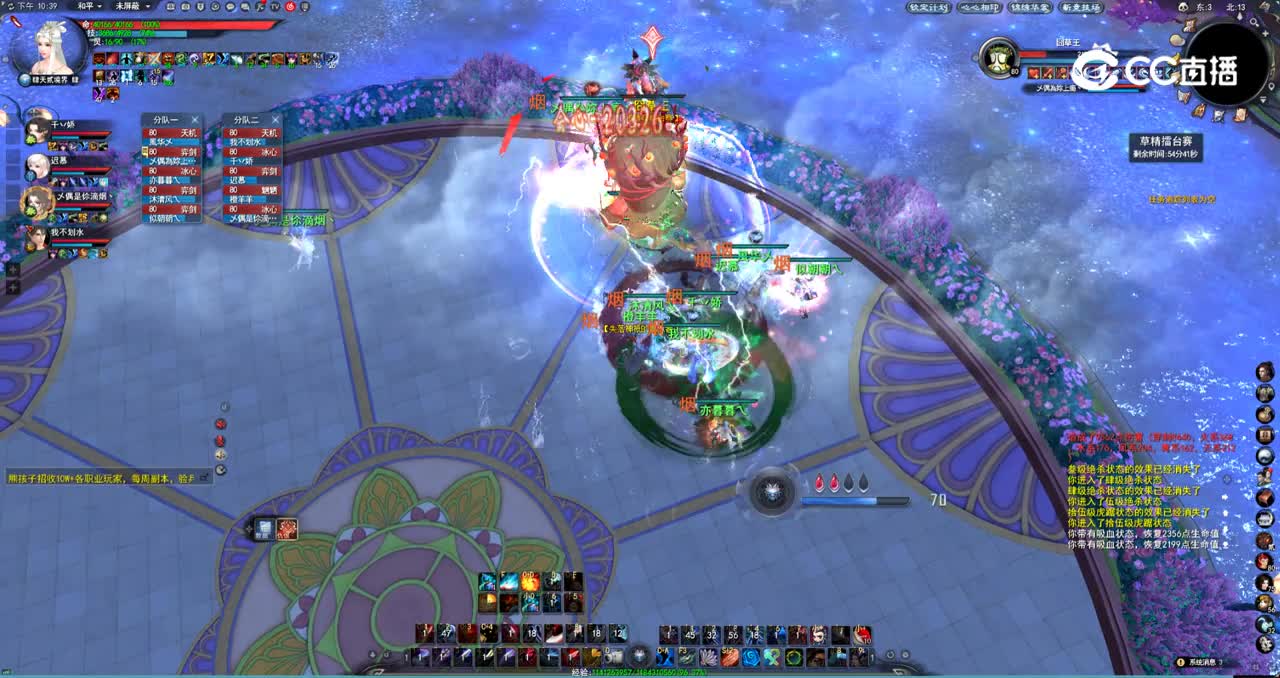Open the 斩妻技场 button at top
The image size is (1280, 678).
1081,7
